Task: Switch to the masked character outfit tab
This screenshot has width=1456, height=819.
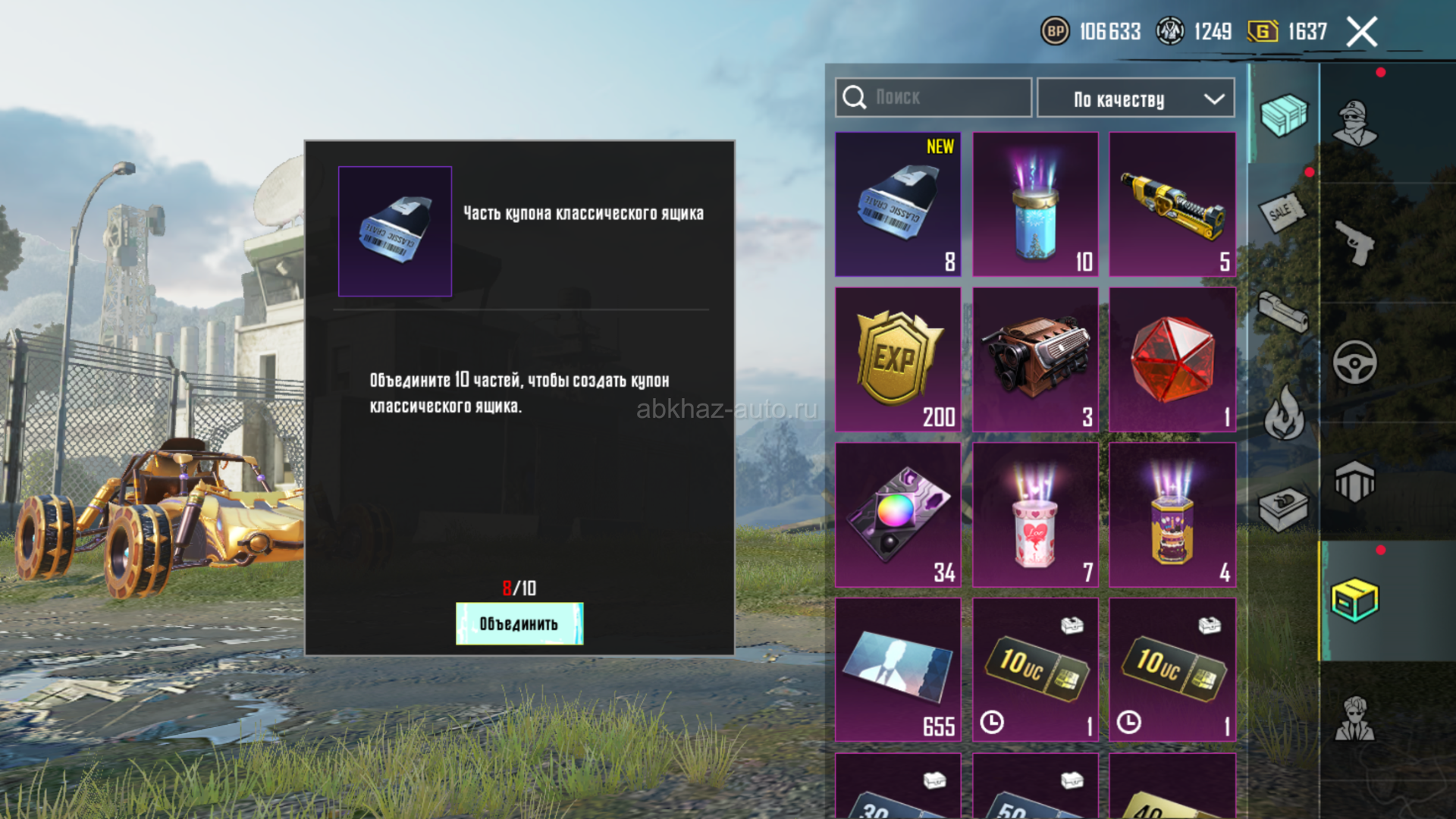Action: pyautogui.click(x=1355, y=123)
